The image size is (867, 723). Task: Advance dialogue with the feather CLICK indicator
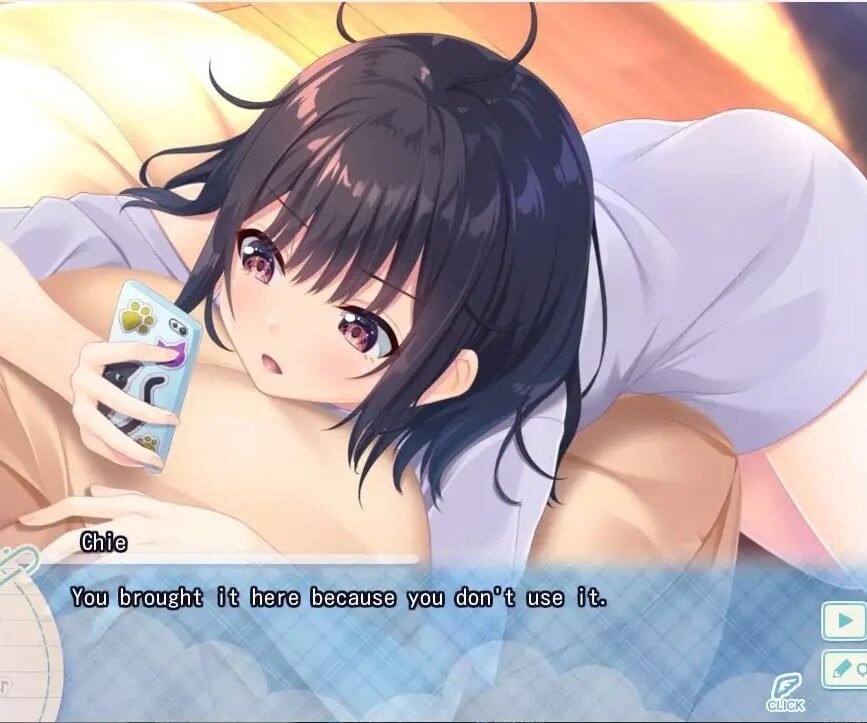(785, 692)
